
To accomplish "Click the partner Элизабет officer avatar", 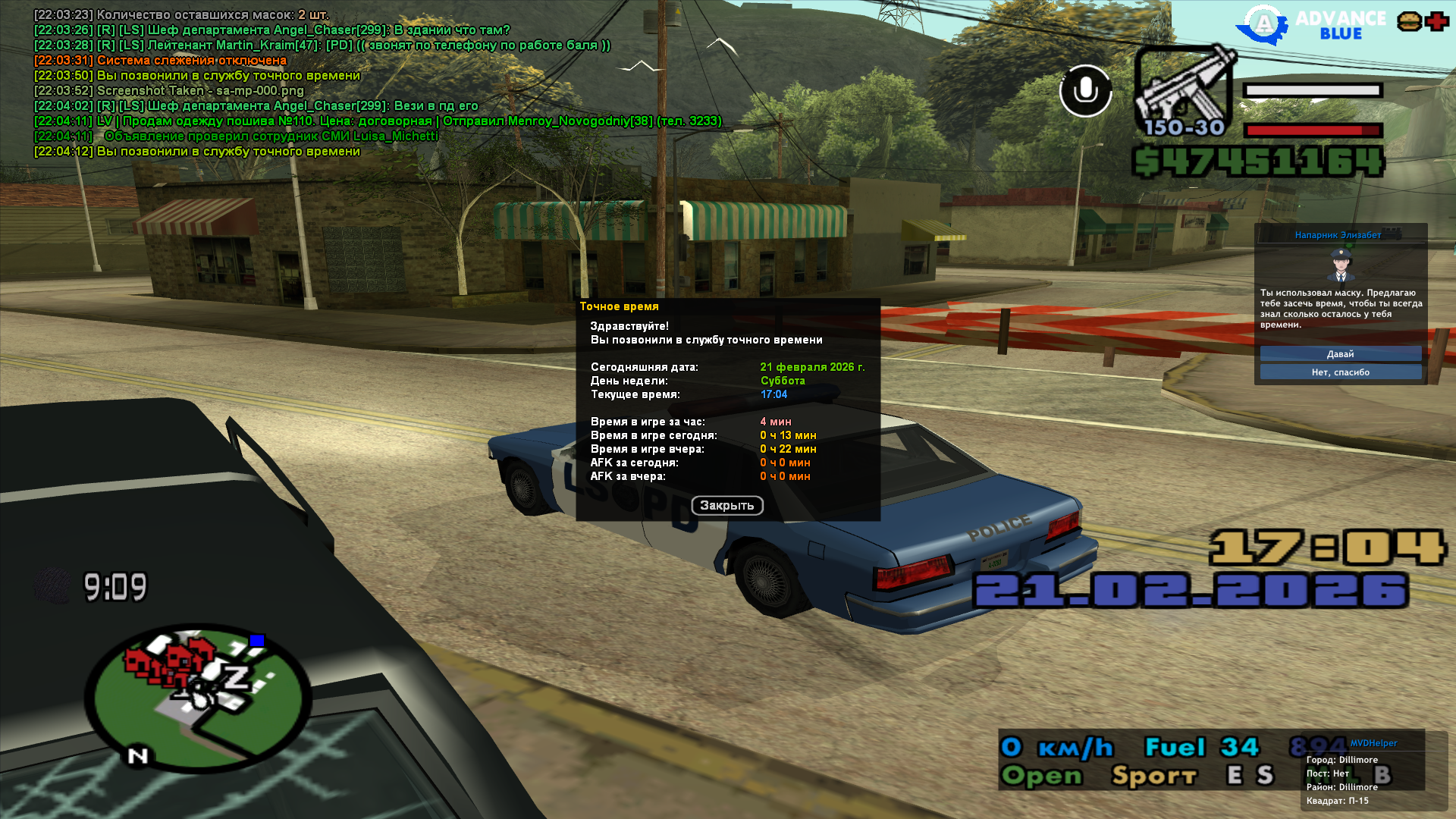I will tap(1340, 265).
